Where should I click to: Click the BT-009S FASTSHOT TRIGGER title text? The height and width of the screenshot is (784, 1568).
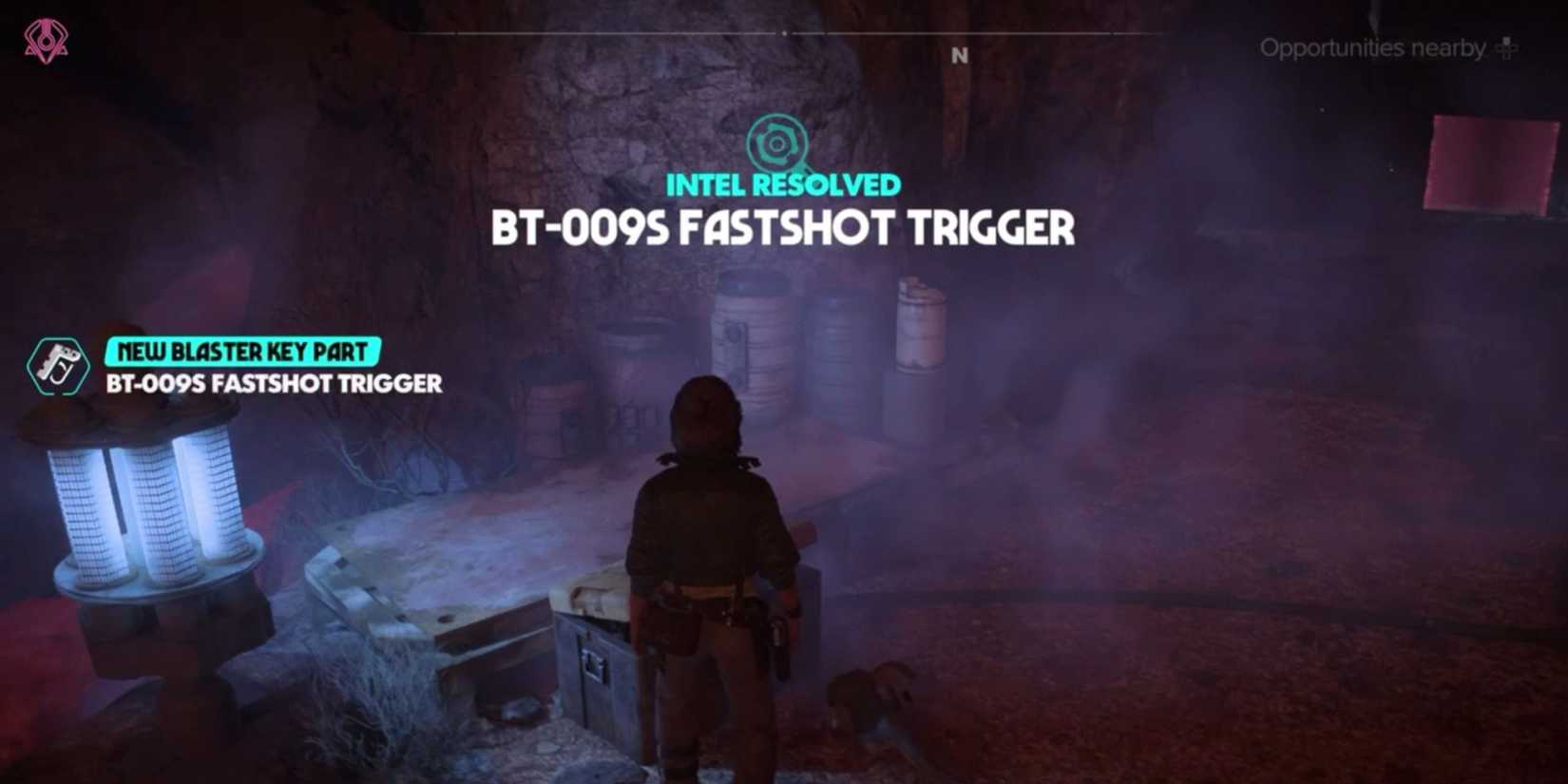pyautogui.click(x=785, y=228)
